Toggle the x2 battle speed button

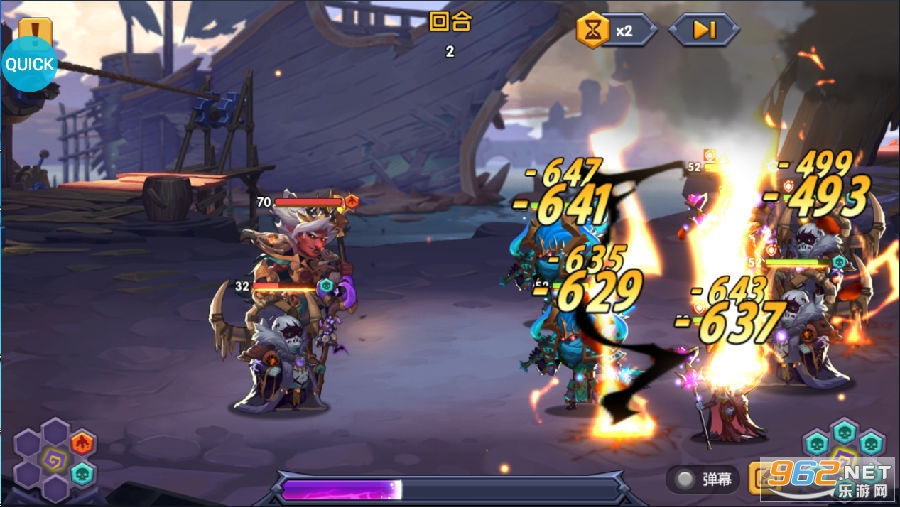point(615,31)
